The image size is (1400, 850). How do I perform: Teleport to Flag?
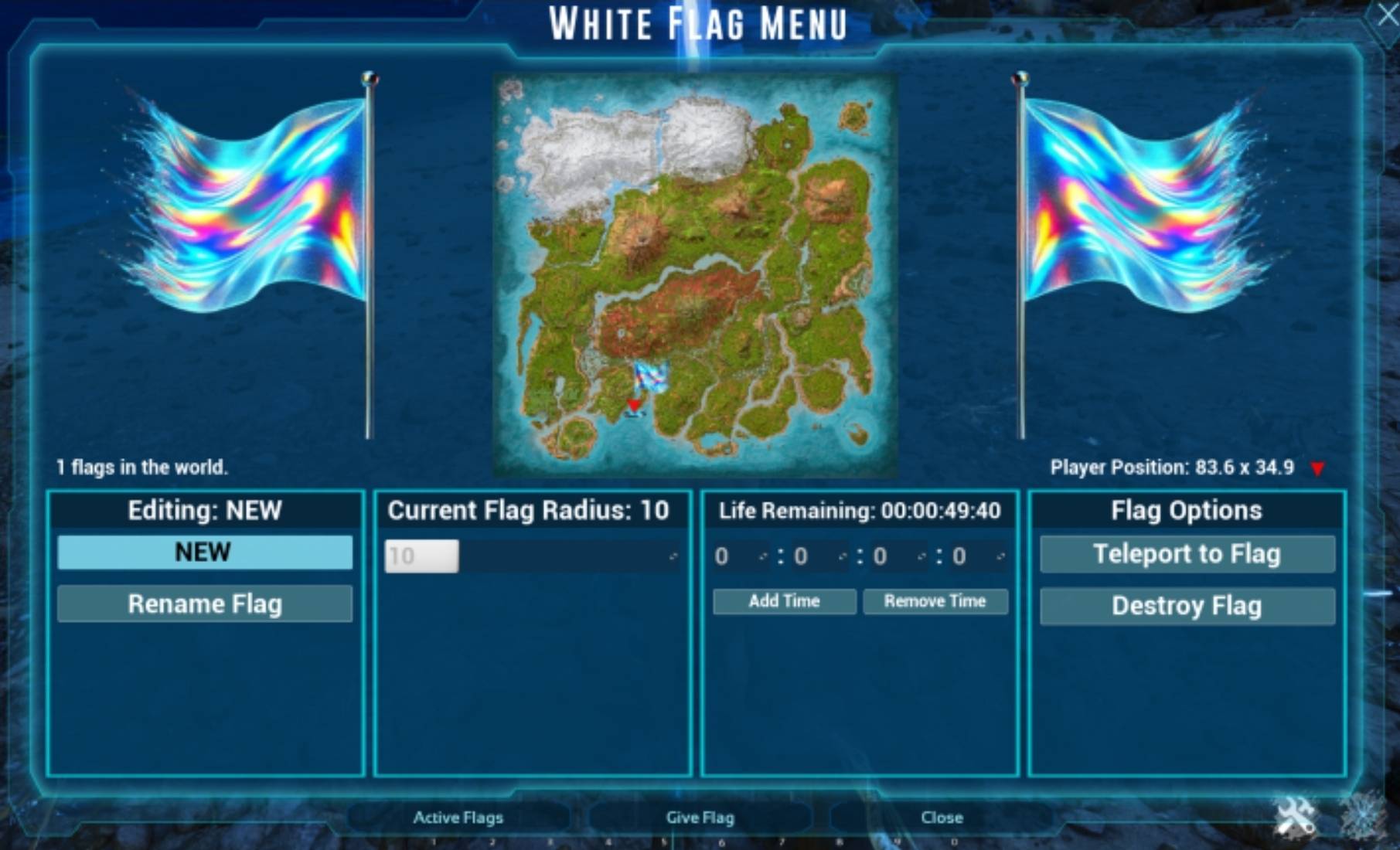1187,554
